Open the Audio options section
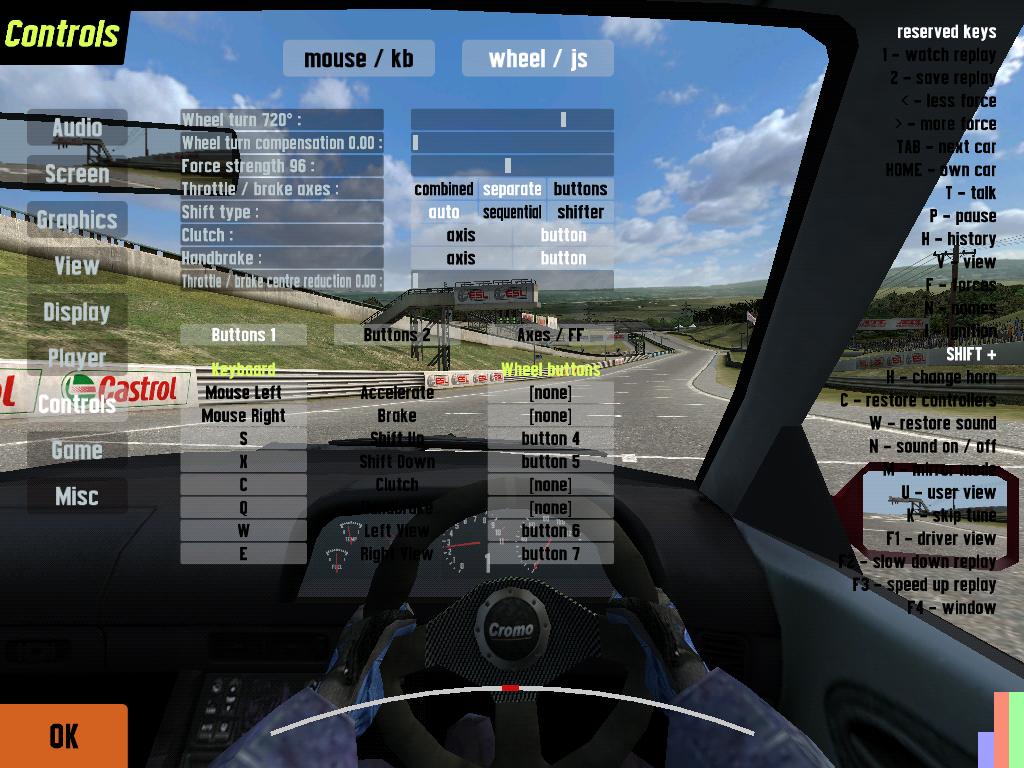 77,128
